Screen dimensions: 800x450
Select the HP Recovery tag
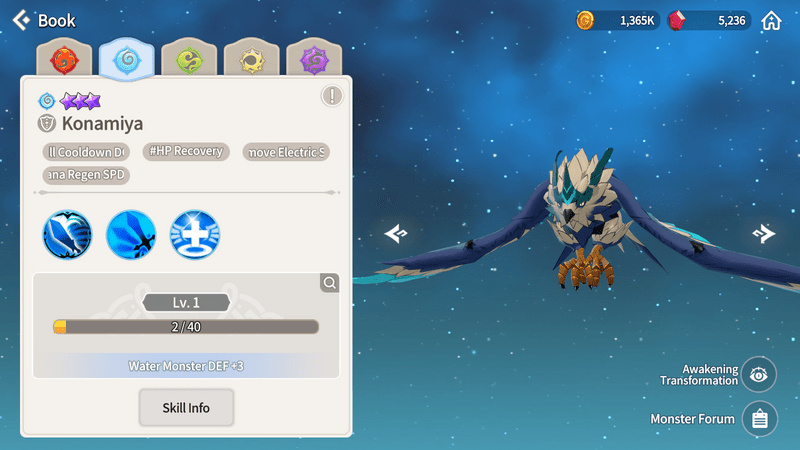(187, 152)
